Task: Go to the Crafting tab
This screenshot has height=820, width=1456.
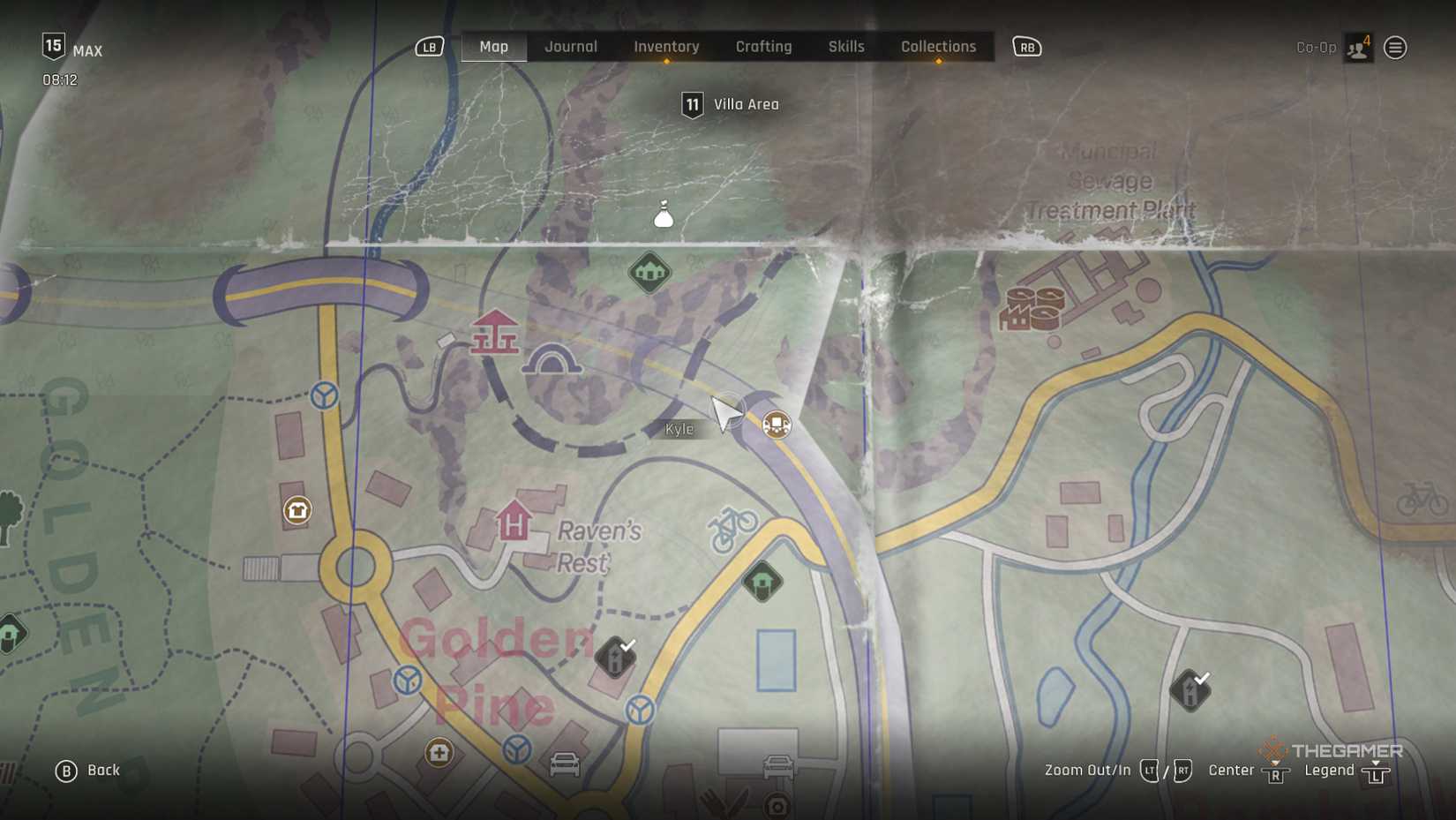Action: (x=763, y=47)
